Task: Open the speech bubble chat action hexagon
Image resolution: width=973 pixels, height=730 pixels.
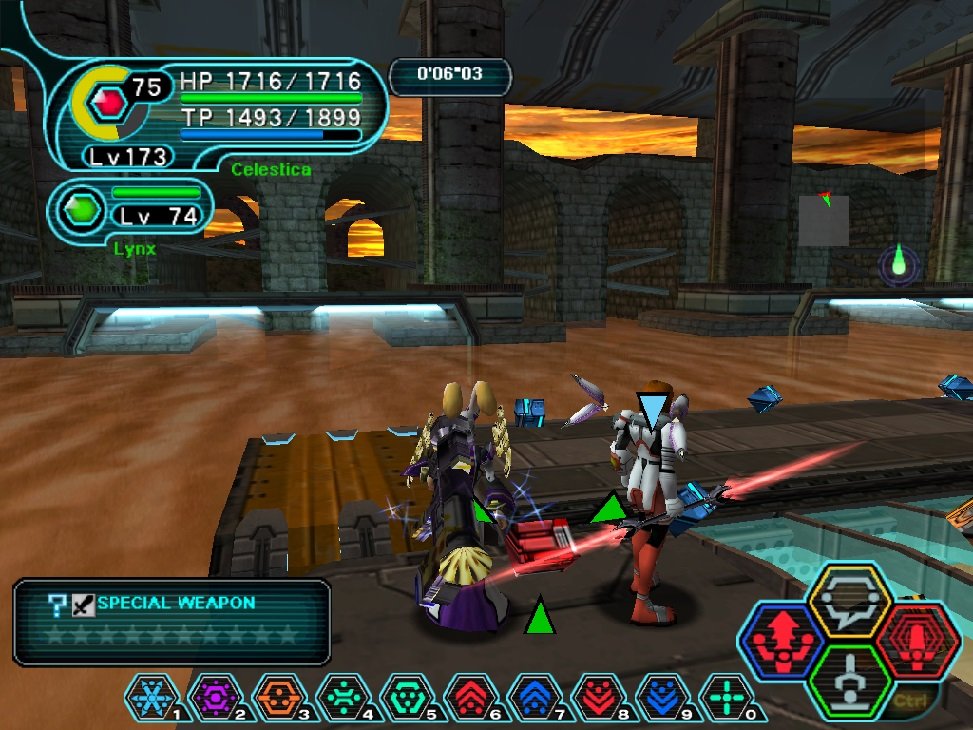Action: click(x=849, y=601)
